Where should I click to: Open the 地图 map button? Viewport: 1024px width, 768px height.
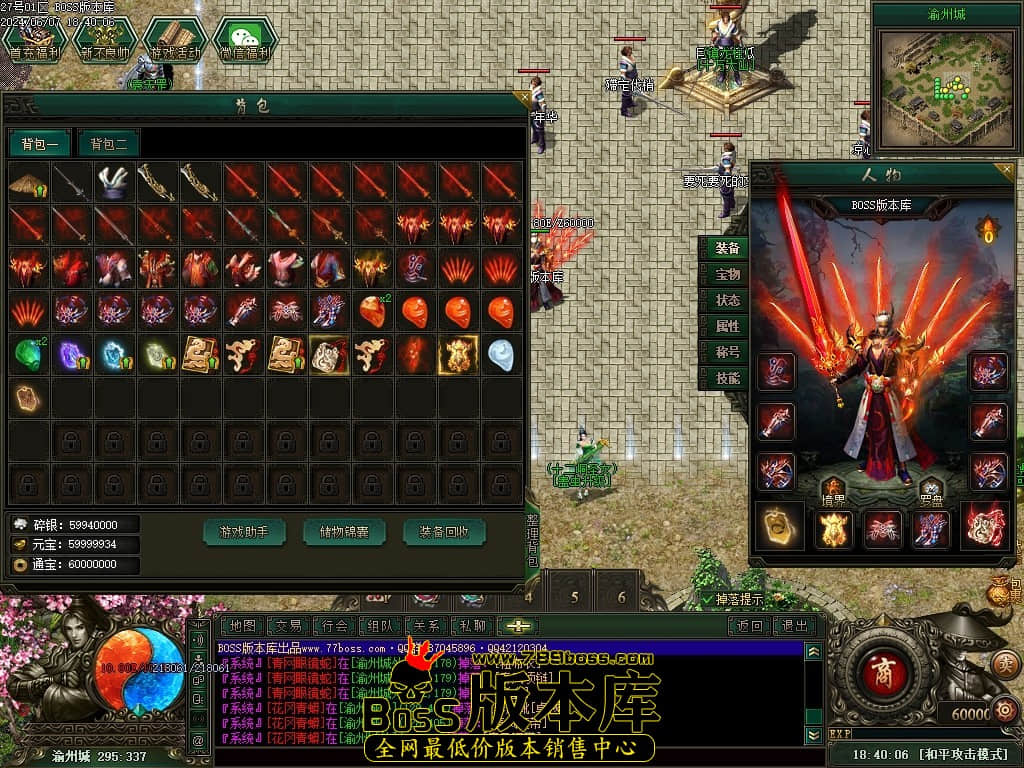pyautogui.click(x=243, y=626)
